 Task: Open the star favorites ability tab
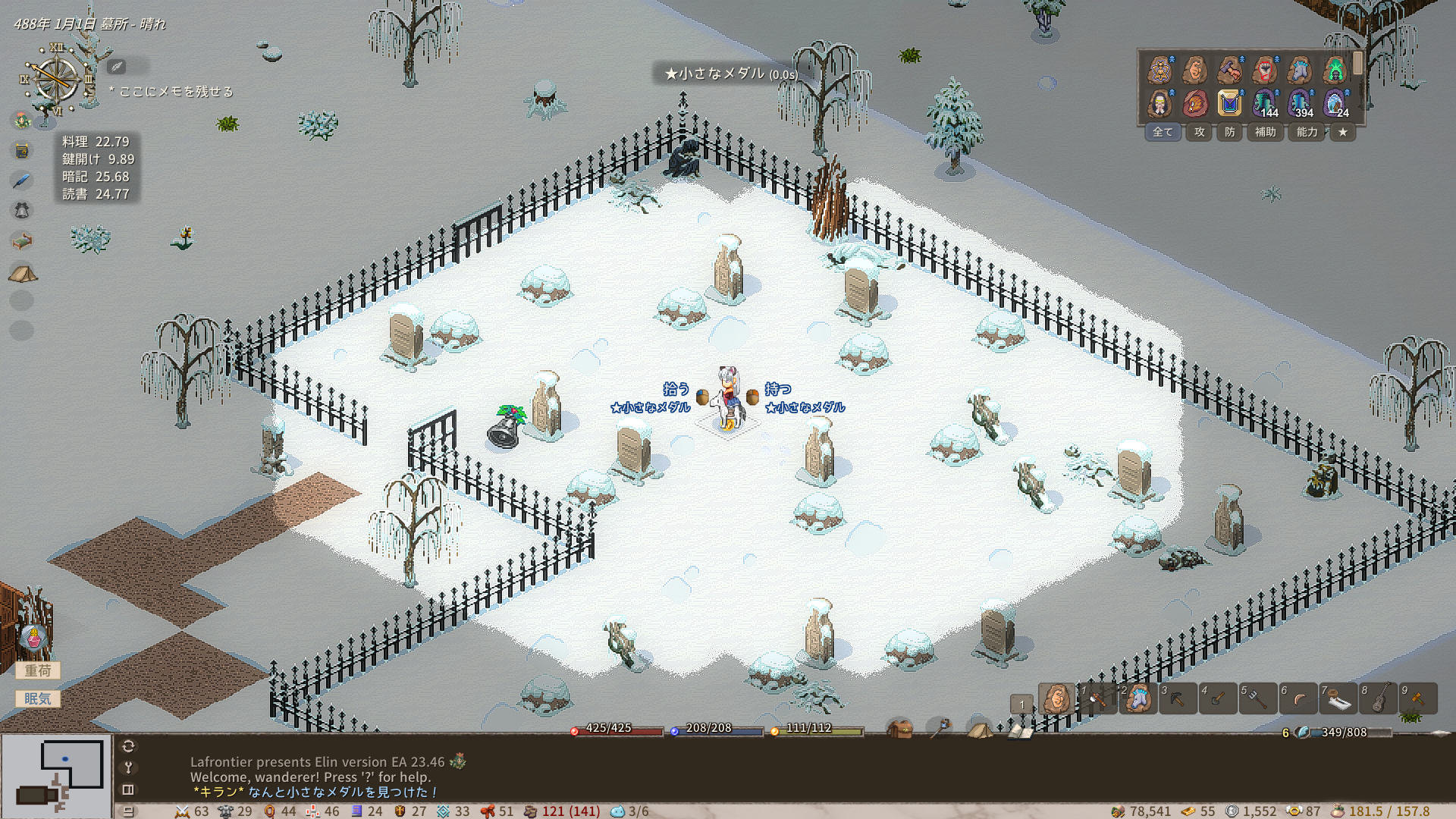click(1343, 132)
